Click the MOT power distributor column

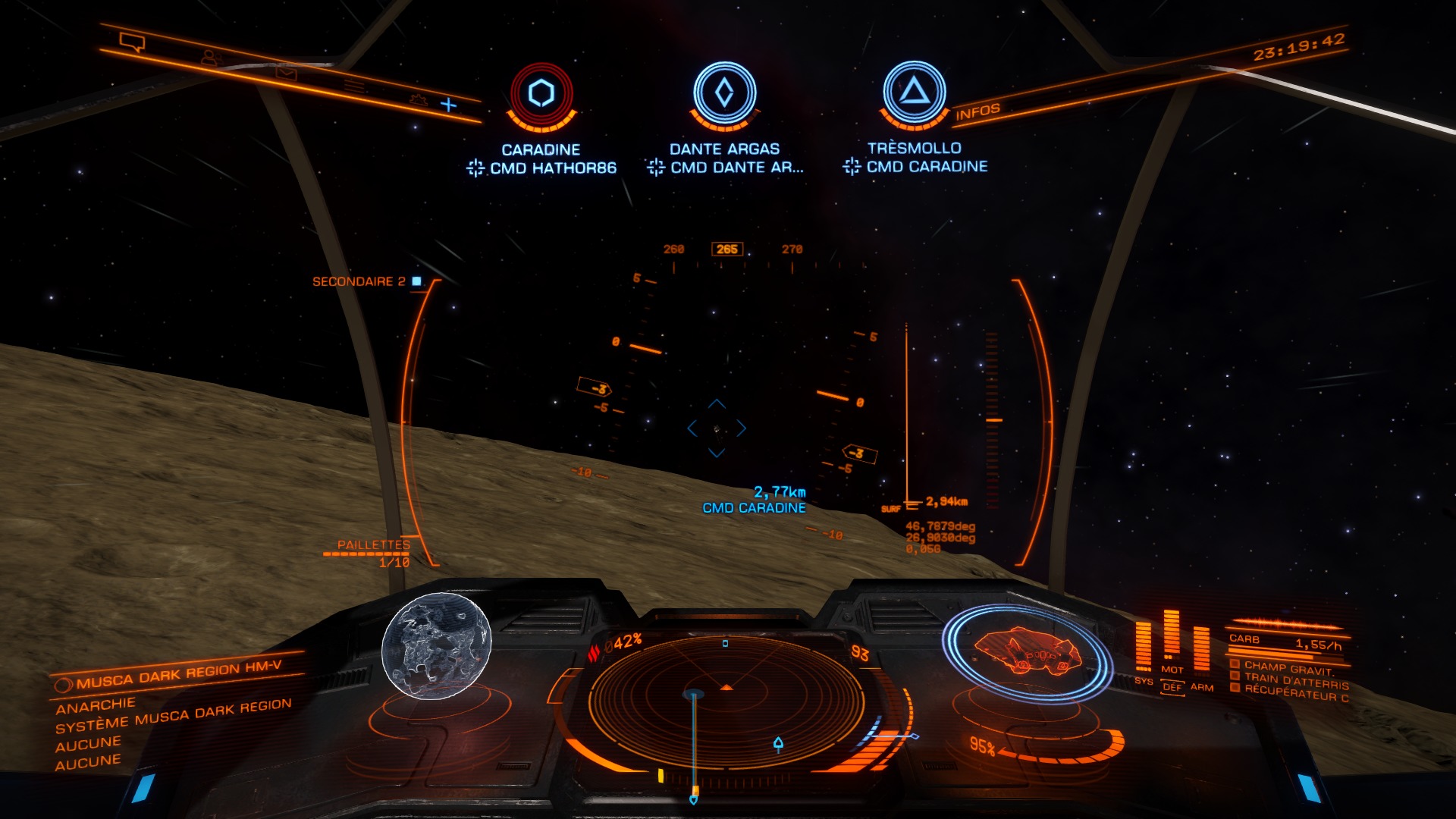point(1172,637)
